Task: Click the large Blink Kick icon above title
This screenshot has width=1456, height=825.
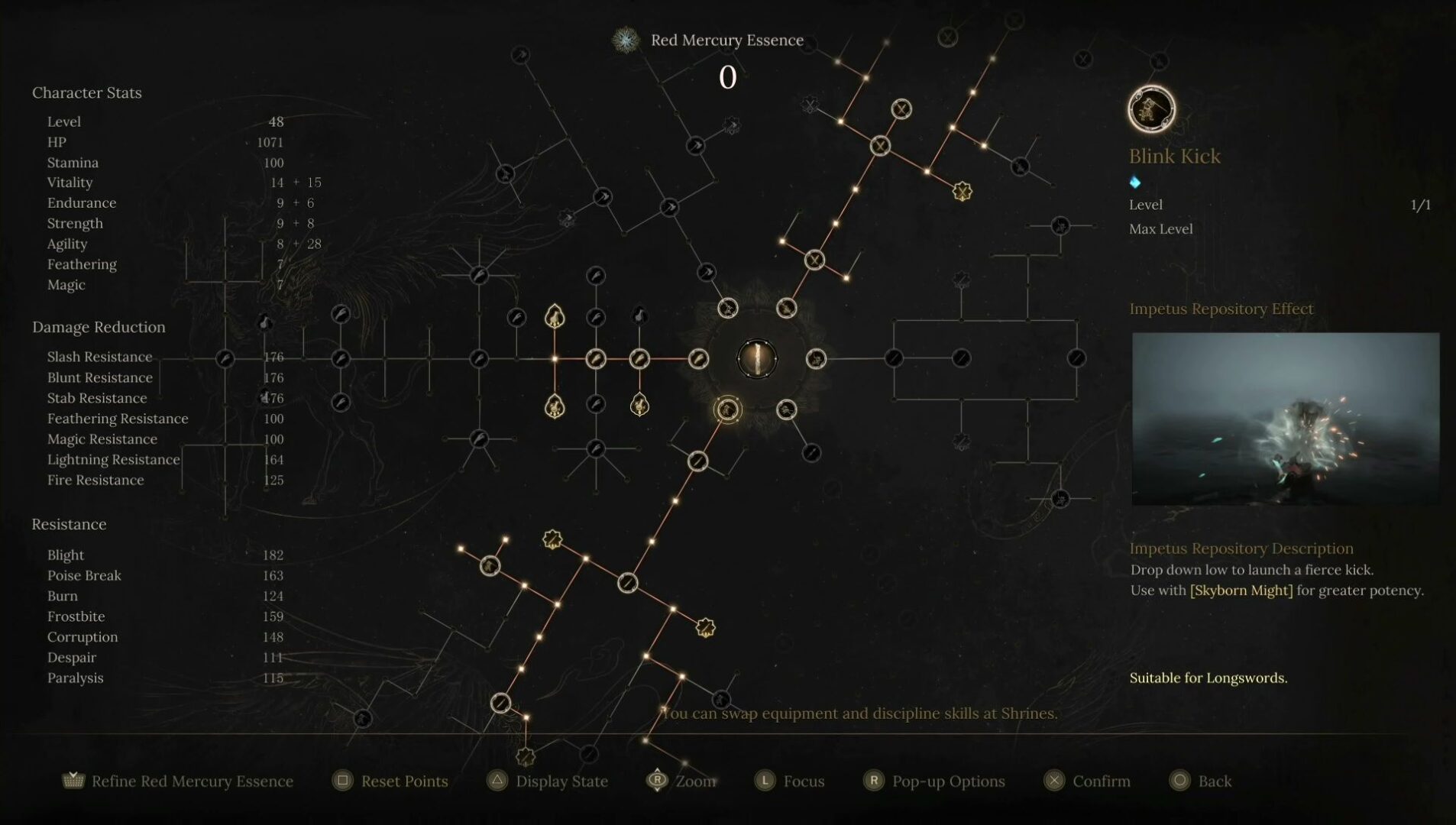Action: 1151,109
